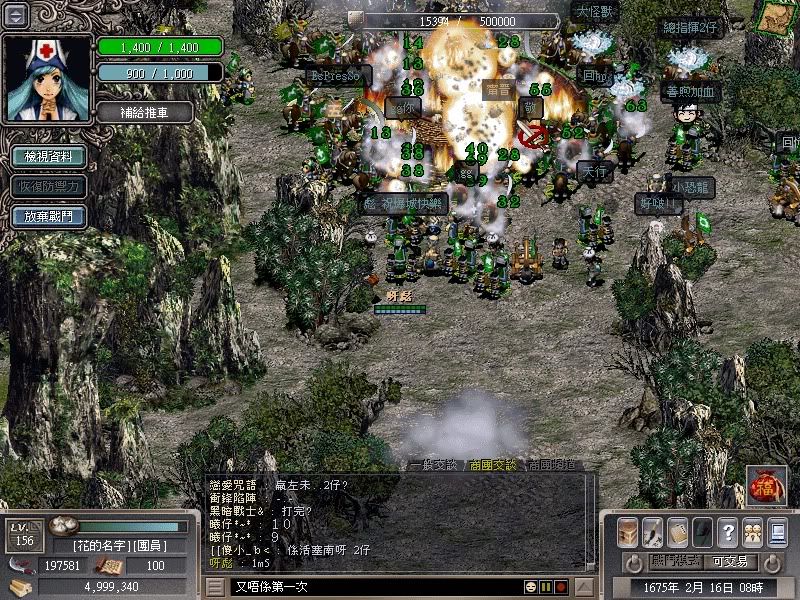Open the question mark help icon
The width and height of the screenshot is (800, 600).
[x=727, y=531]
